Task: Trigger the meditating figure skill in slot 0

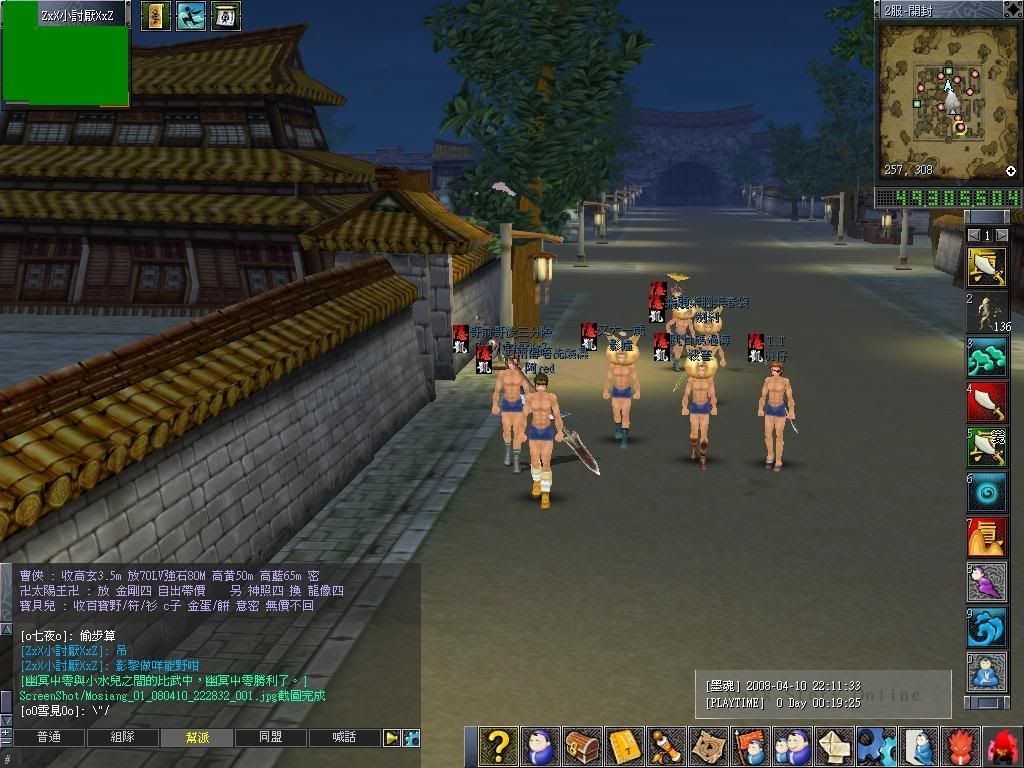Action: click(987, 672)
